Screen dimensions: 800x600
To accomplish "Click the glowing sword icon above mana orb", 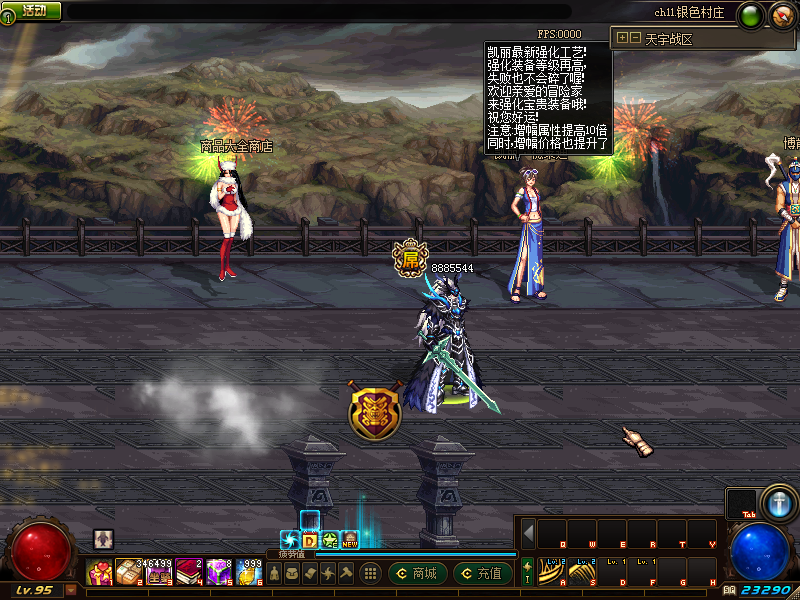I will click(x=776, y=502).
